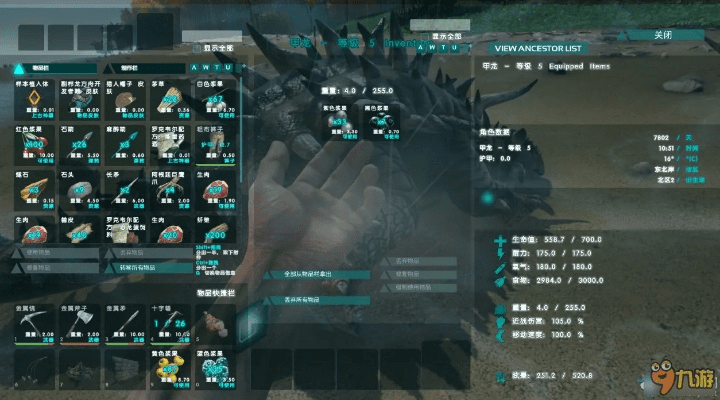Select yellow berries in the hotbar
The width and height of the screenshot is (720, 400).
click(x=168, y=368)
